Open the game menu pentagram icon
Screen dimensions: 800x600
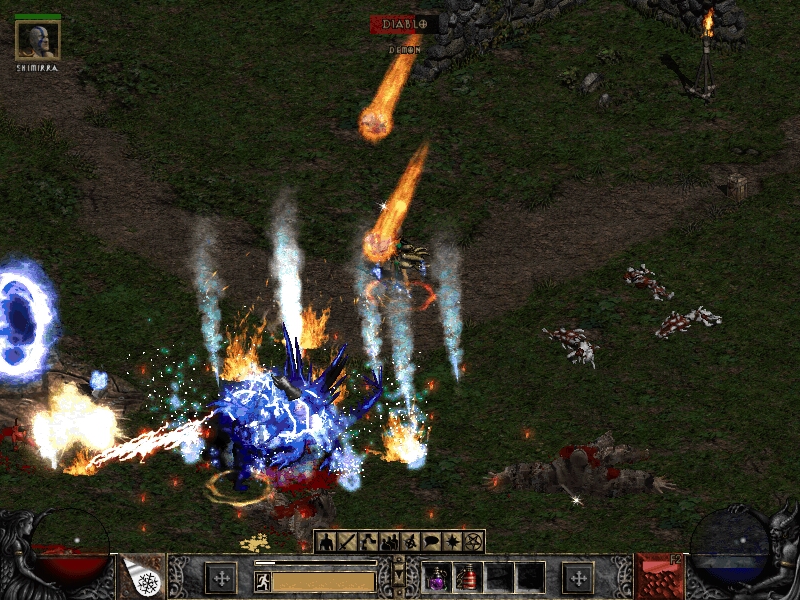pos(474,542)
